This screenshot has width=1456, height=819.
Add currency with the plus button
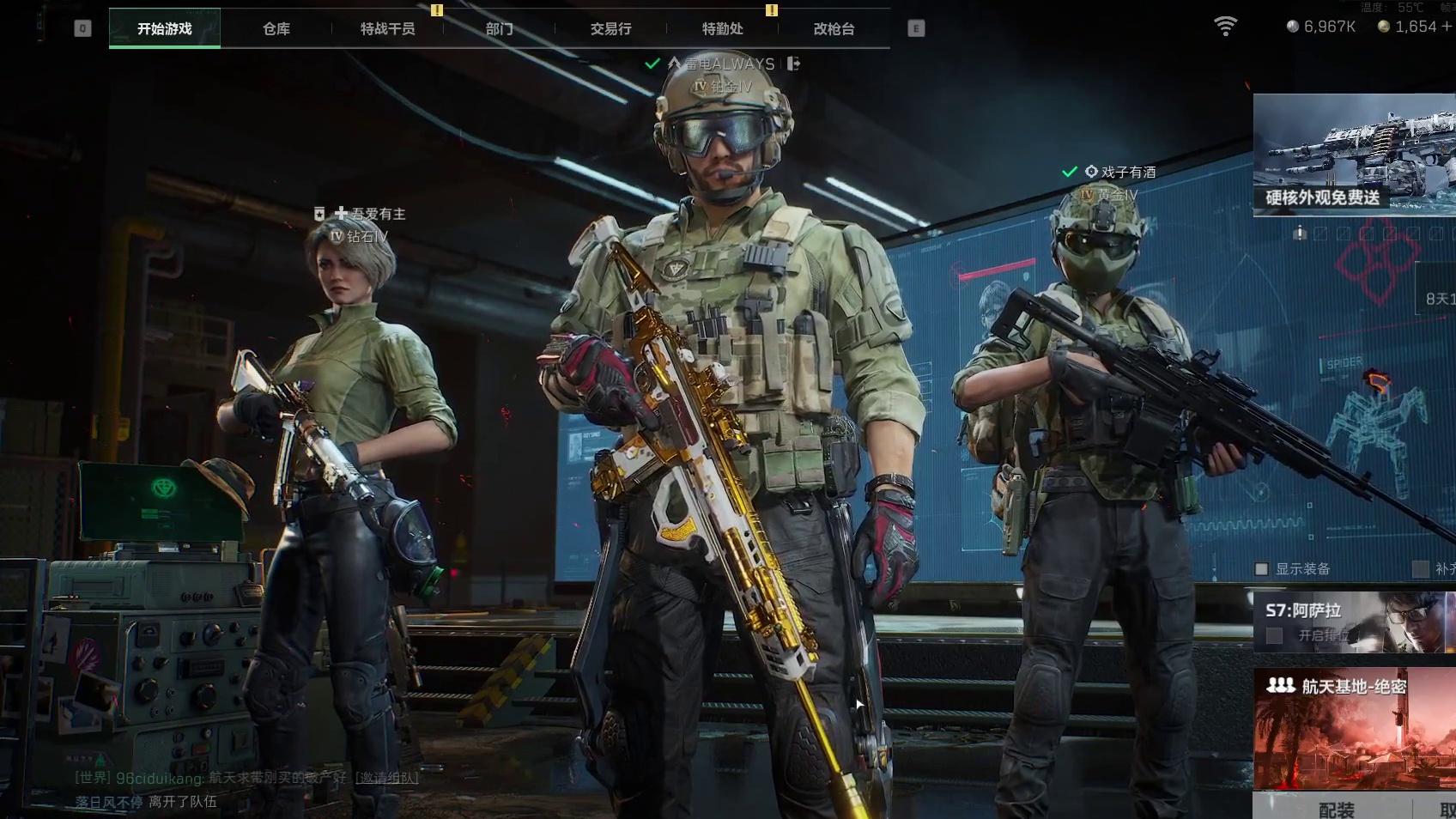(x=1447, y=27)
